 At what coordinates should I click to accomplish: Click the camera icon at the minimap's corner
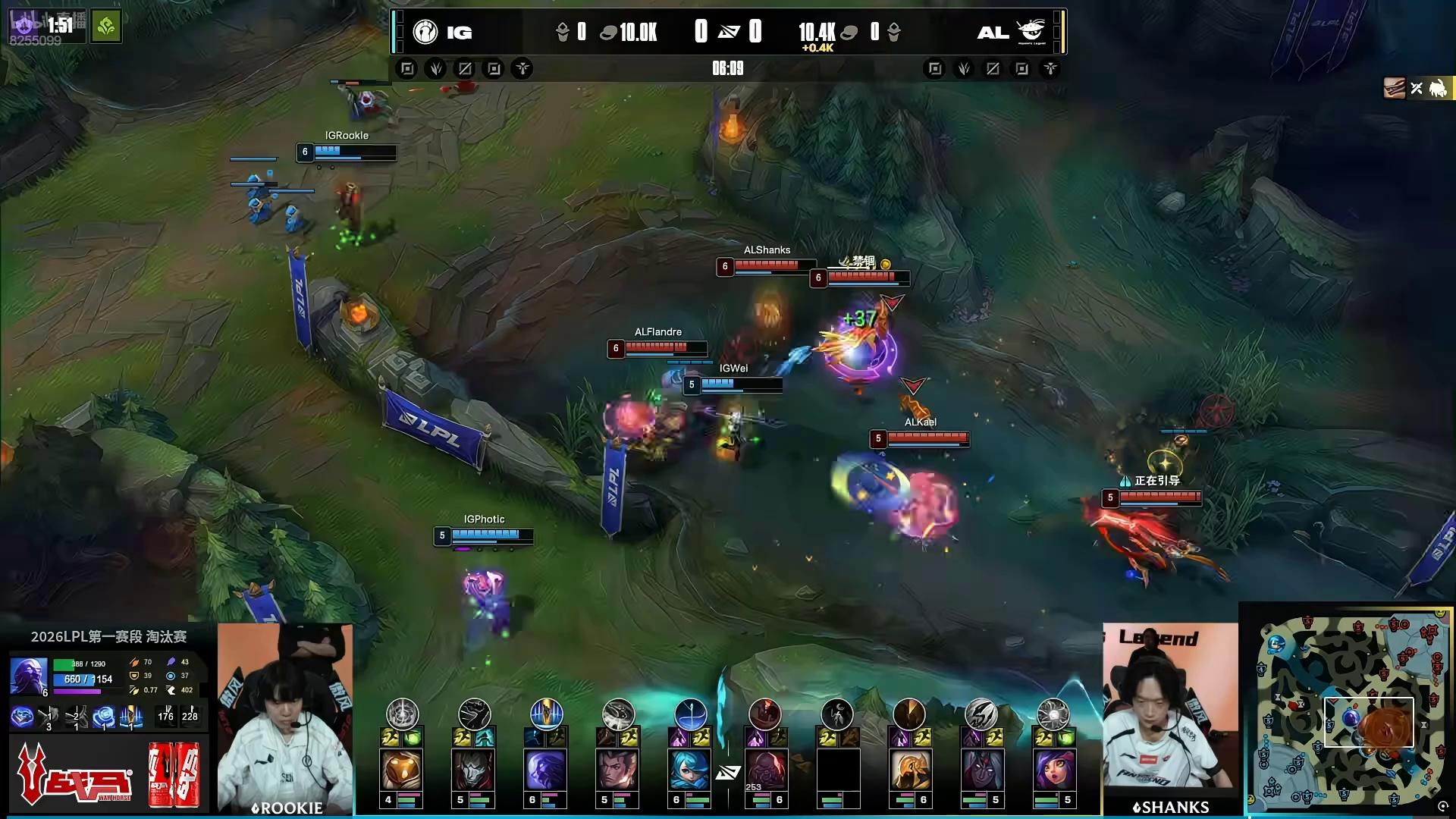(1442, 806)
